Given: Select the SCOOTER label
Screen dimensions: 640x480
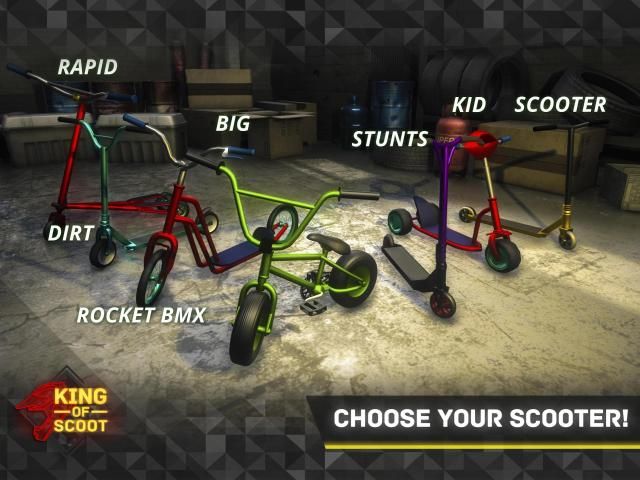Looking at the screenshot, I should (560, 105).
